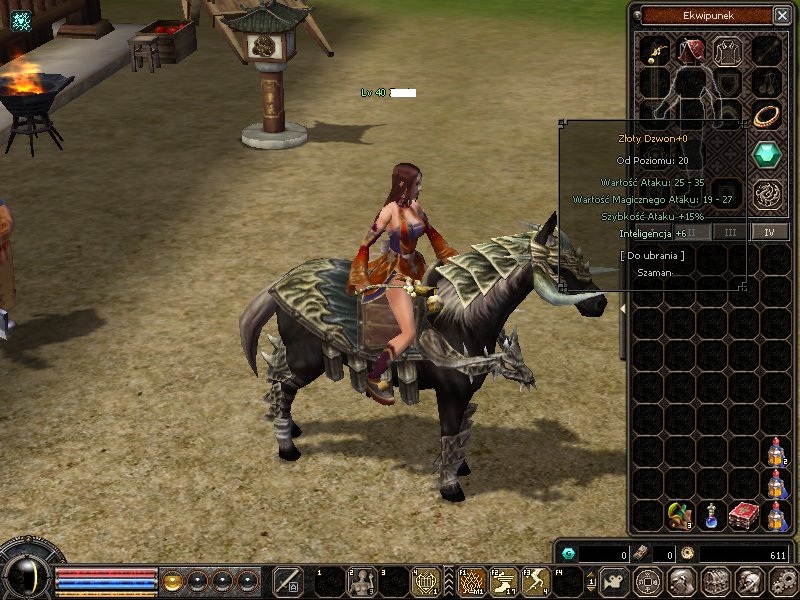Activate the running boot skill on quickbar
This screenshot has height=600, width=800.
(504, 580)
